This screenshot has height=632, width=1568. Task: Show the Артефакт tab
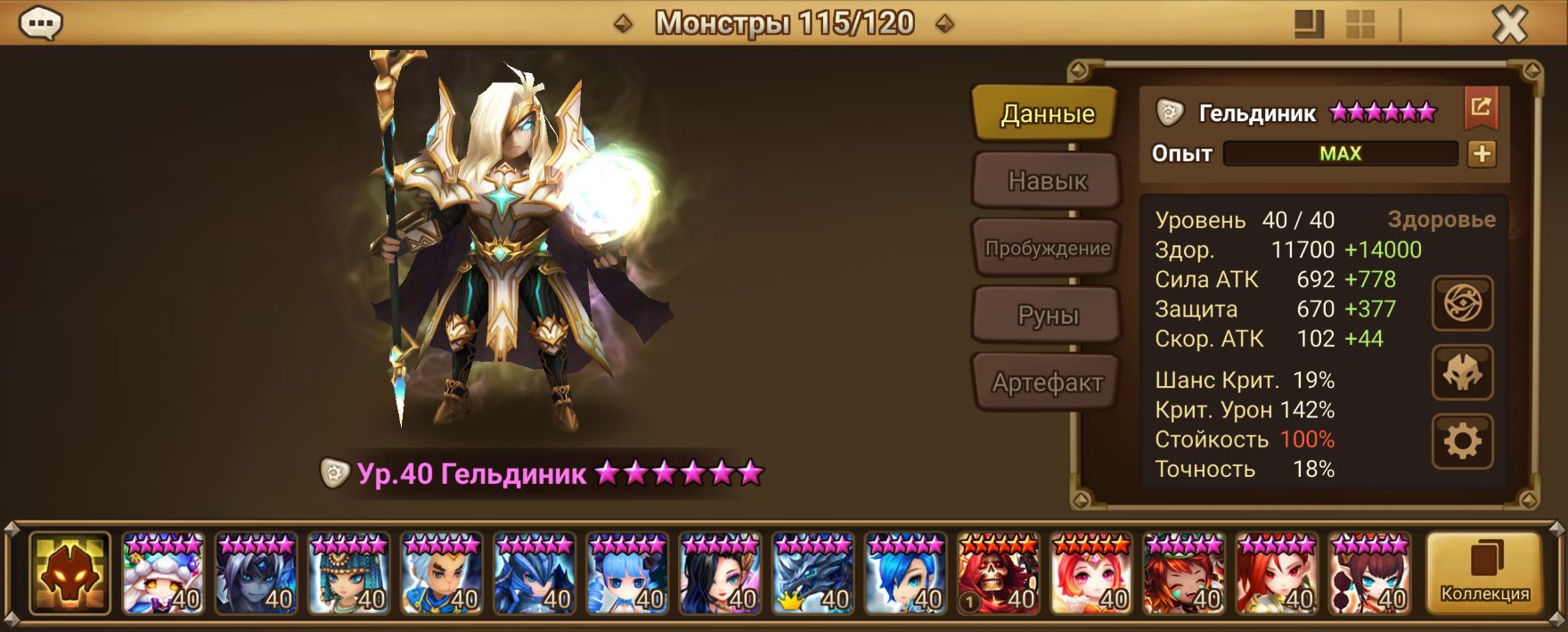[x=1047, y=383]
